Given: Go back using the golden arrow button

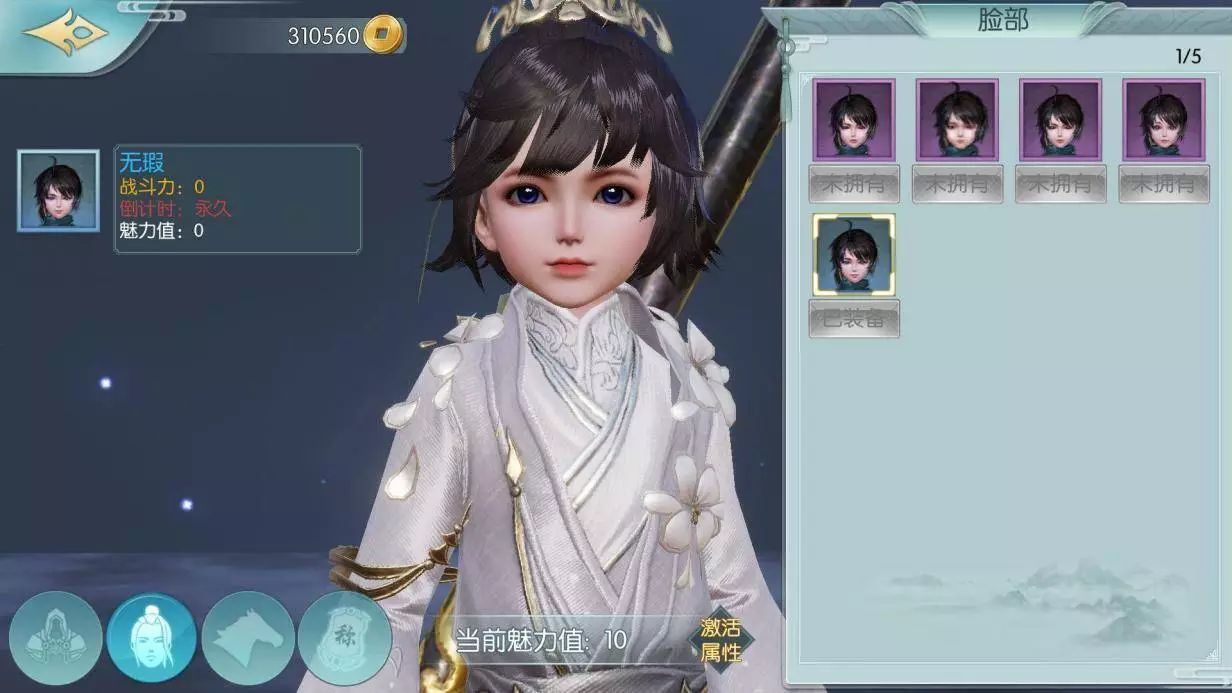Looking at the screenshot, I should point(66,33).
